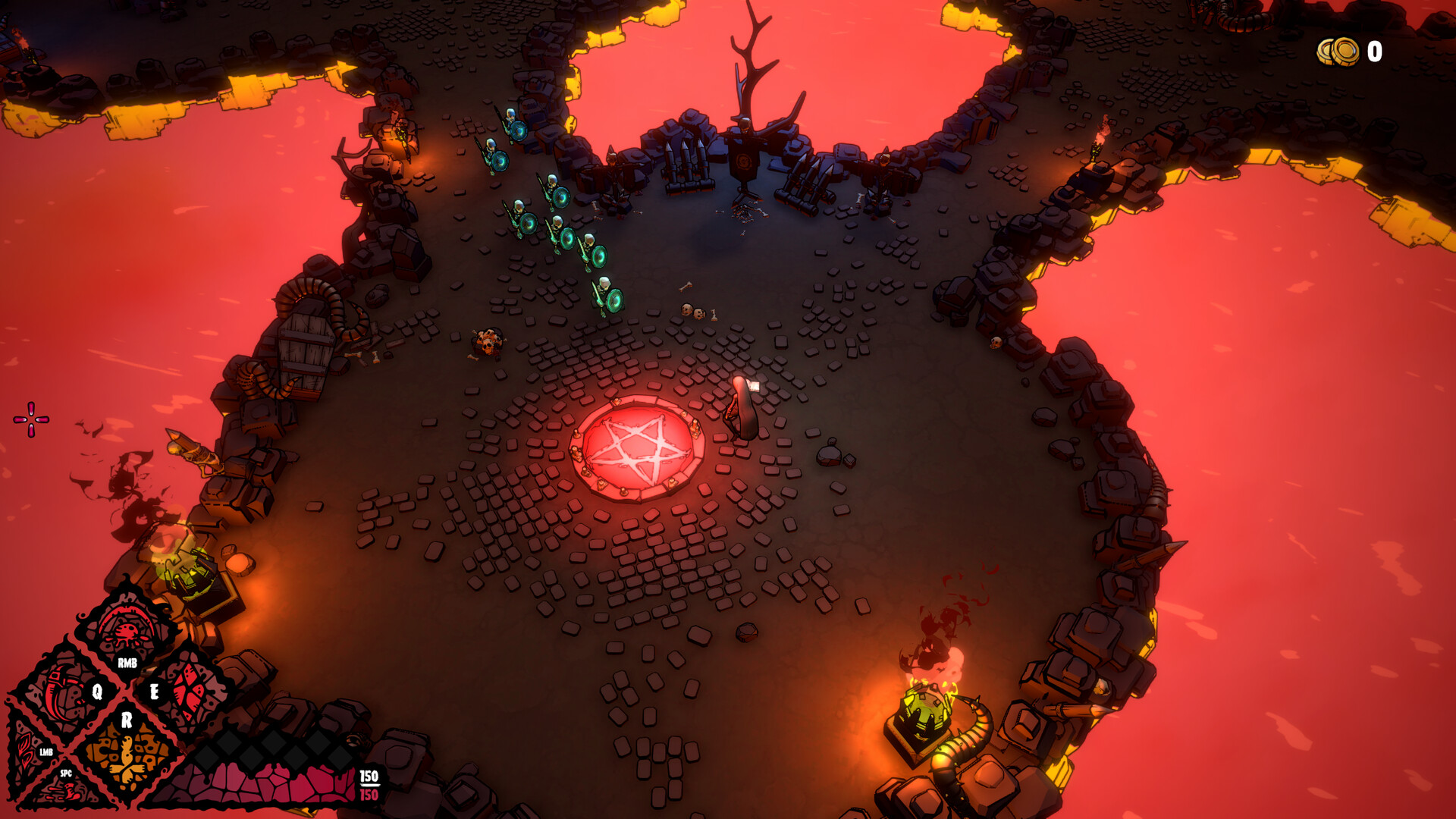The image size is (1456, 819).
Task: Trigger the R golden summon ability icon
Action: [127, 754]
